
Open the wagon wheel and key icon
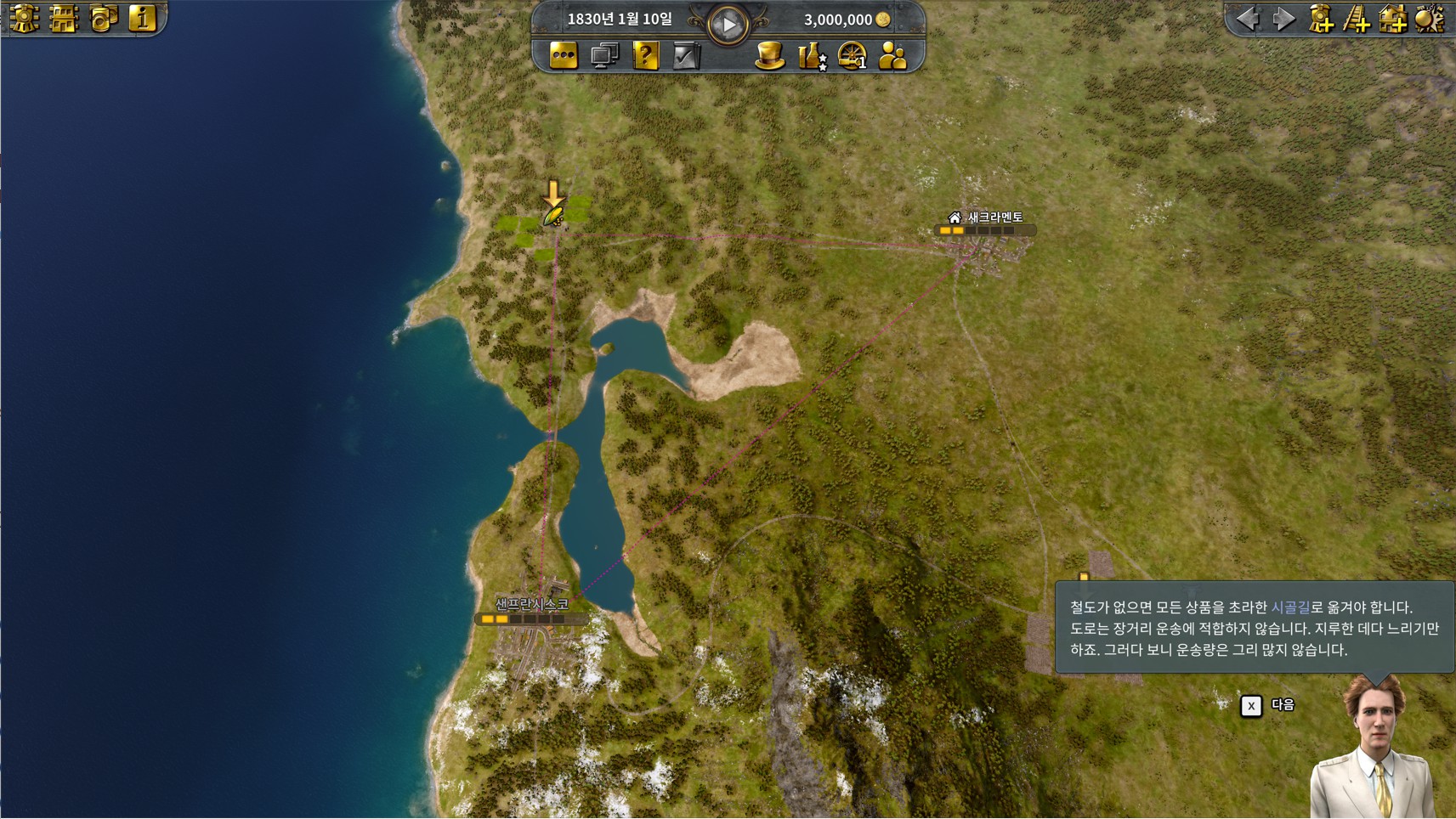point(852,56)
